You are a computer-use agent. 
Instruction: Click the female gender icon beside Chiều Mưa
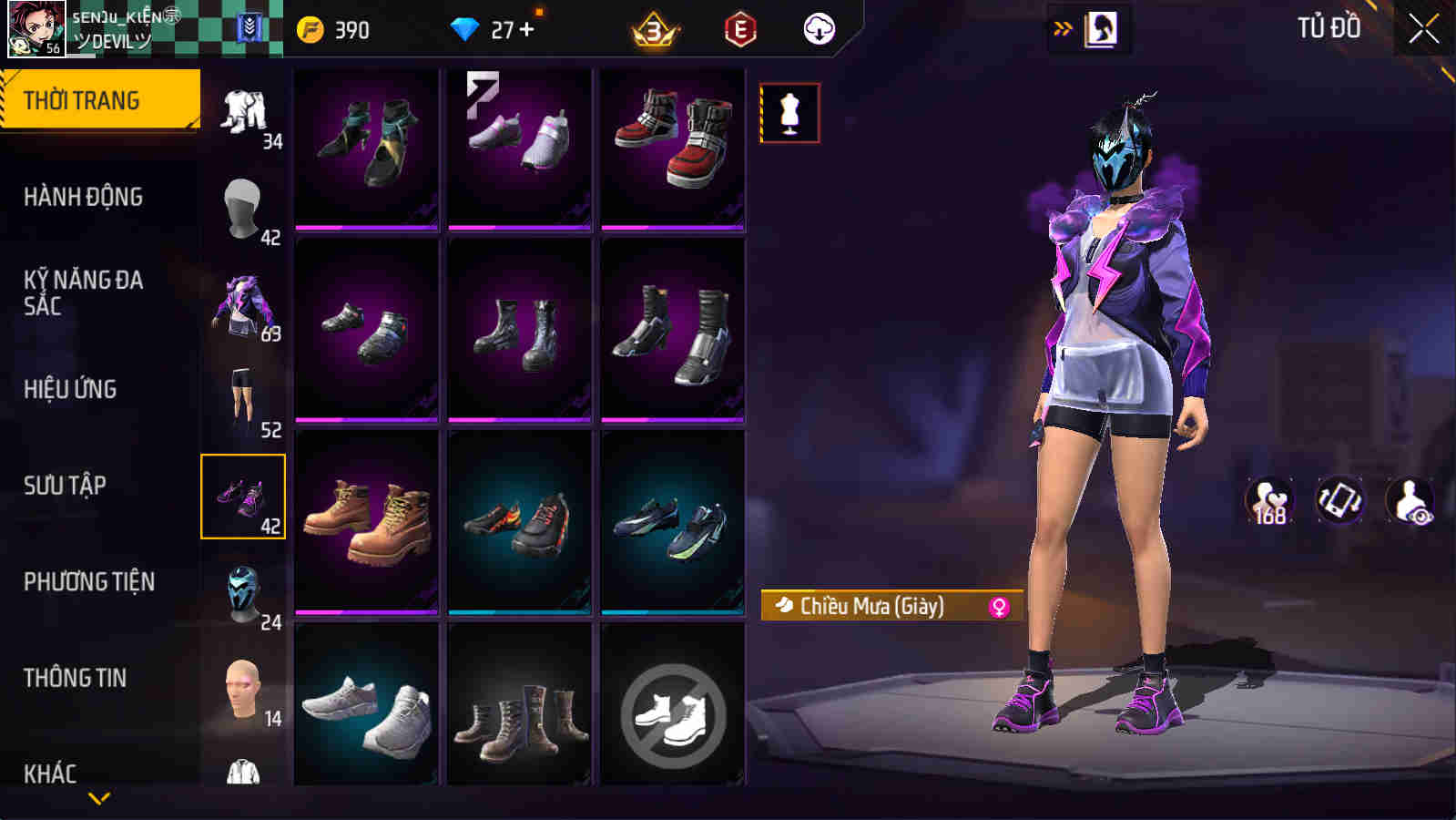point(998,604)
